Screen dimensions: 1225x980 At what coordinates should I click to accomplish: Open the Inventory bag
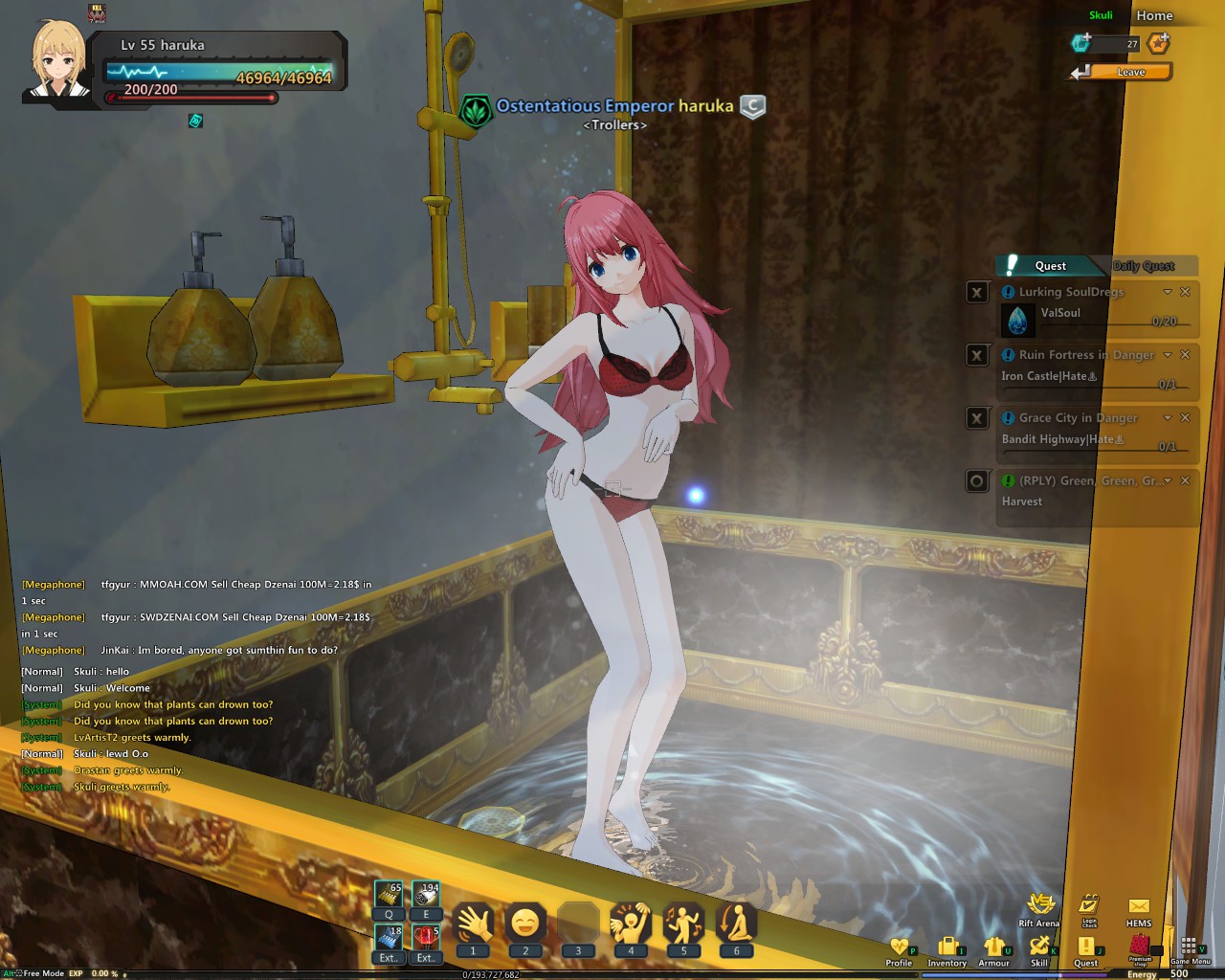point(947,947)
